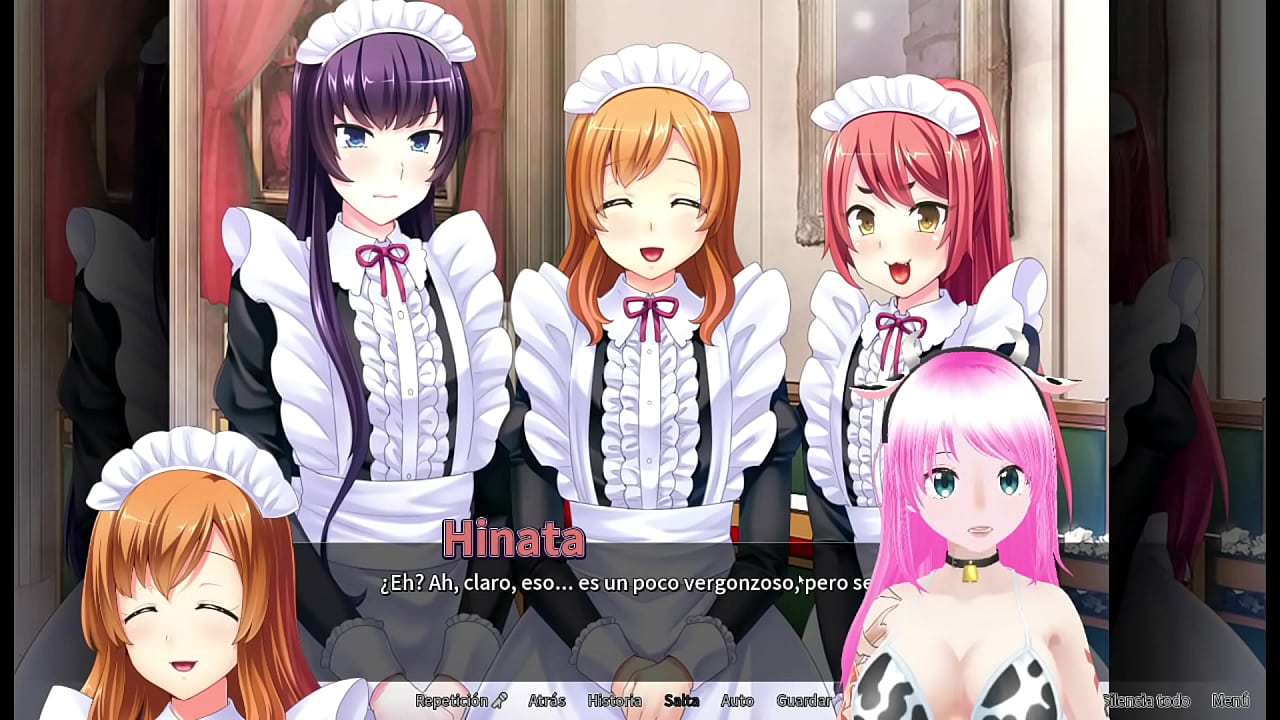Mute all audio via Silencia todo
Screen dimensions: 1280x720
[x=1146, y=701]
